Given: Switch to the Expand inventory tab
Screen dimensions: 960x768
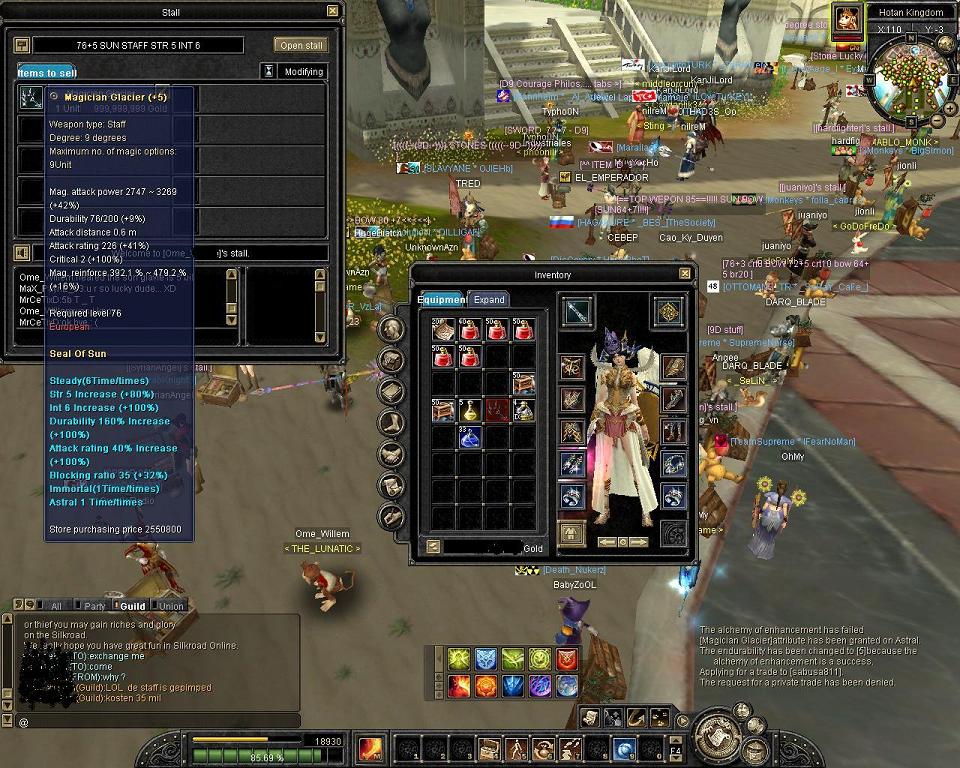Looking at the screenshot, I should pos(489,299).
